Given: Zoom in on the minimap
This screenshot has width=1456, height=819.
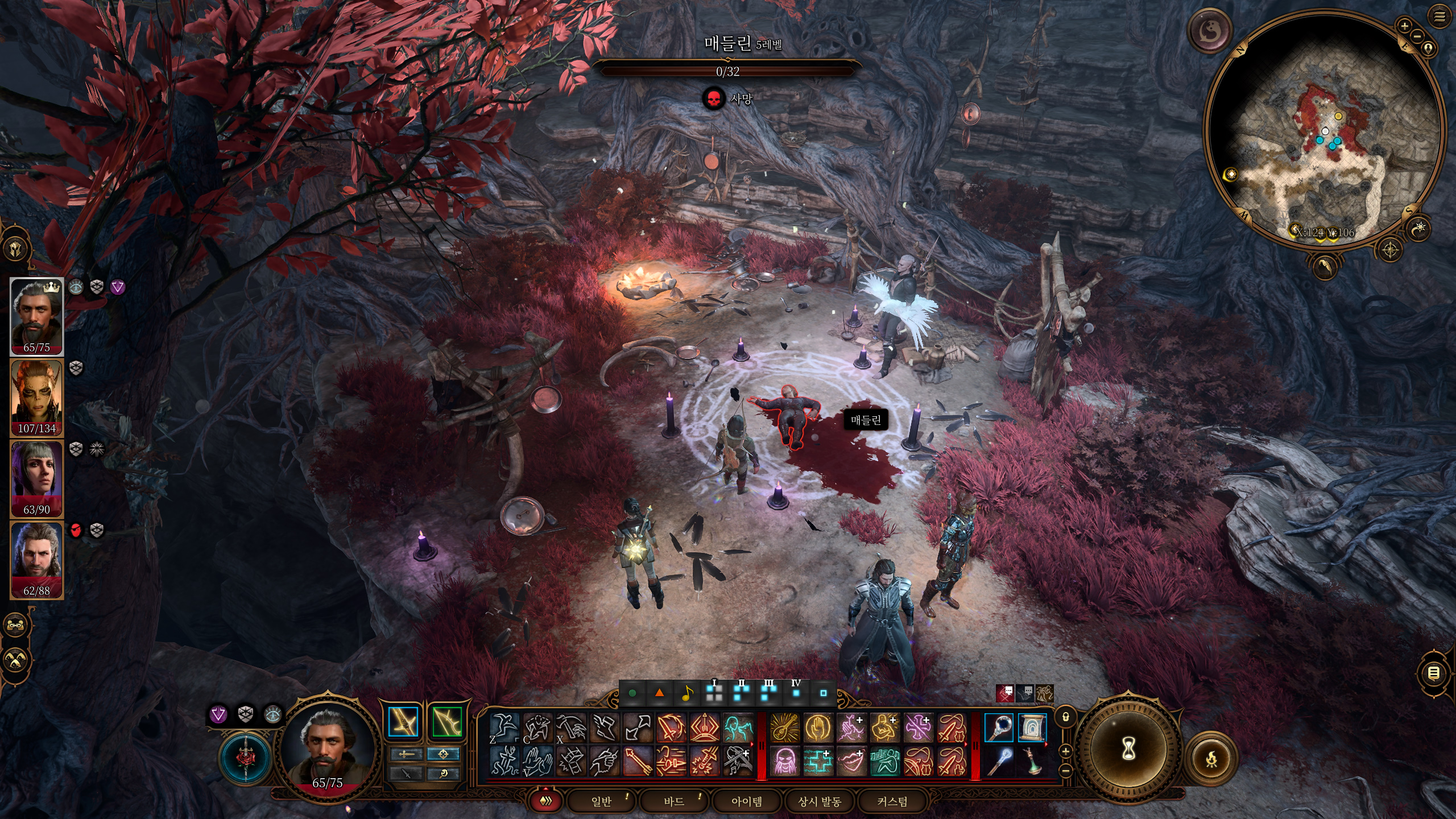Looking at the screenshot, I should [x=1405, y=26].
